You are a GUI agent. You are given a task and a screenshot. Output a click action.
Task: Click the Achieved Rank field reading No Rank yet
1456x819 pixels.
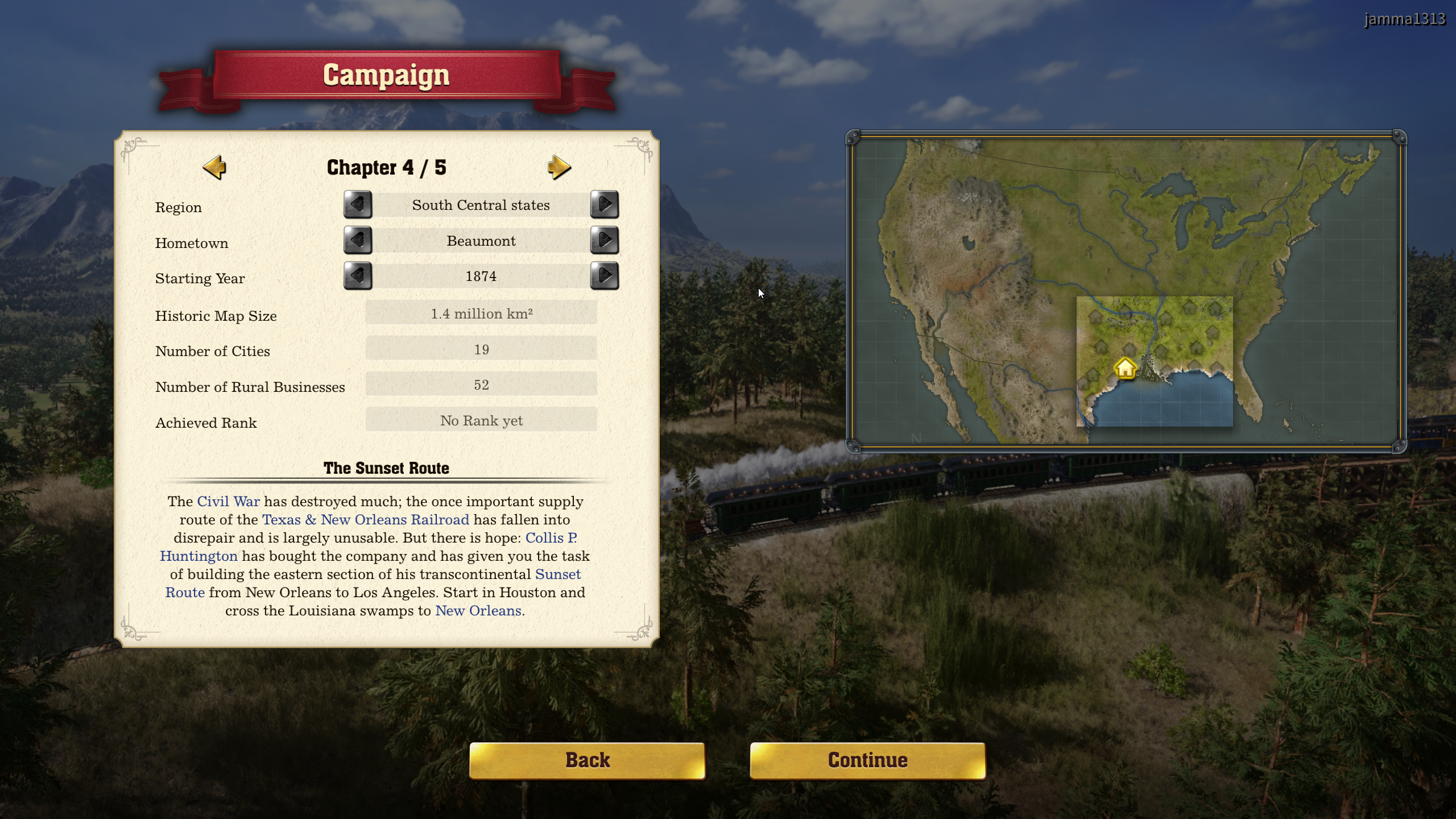tap(481, 420)
